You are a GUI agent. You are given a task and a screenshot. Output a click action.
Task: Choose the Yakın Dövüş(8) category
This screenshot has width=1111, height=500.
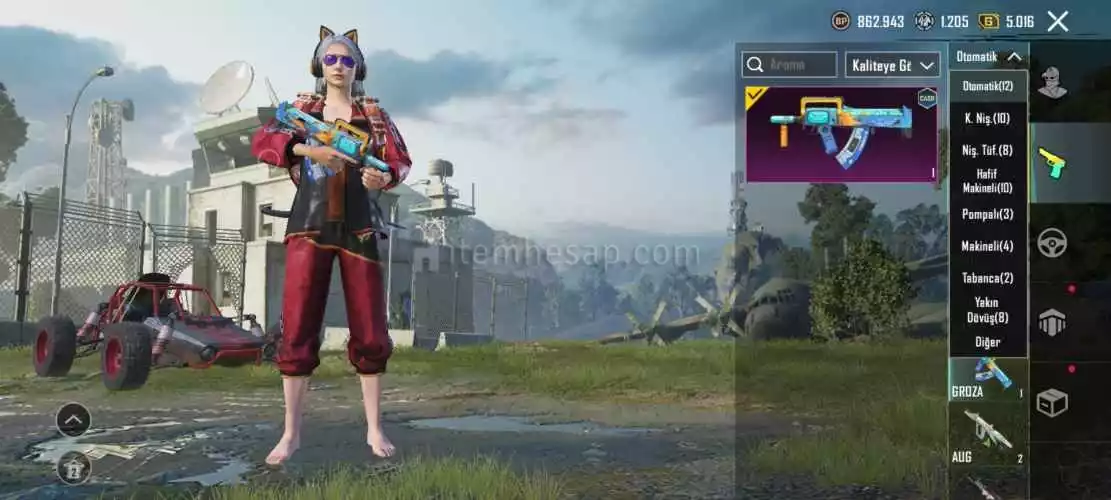[987, 310]
